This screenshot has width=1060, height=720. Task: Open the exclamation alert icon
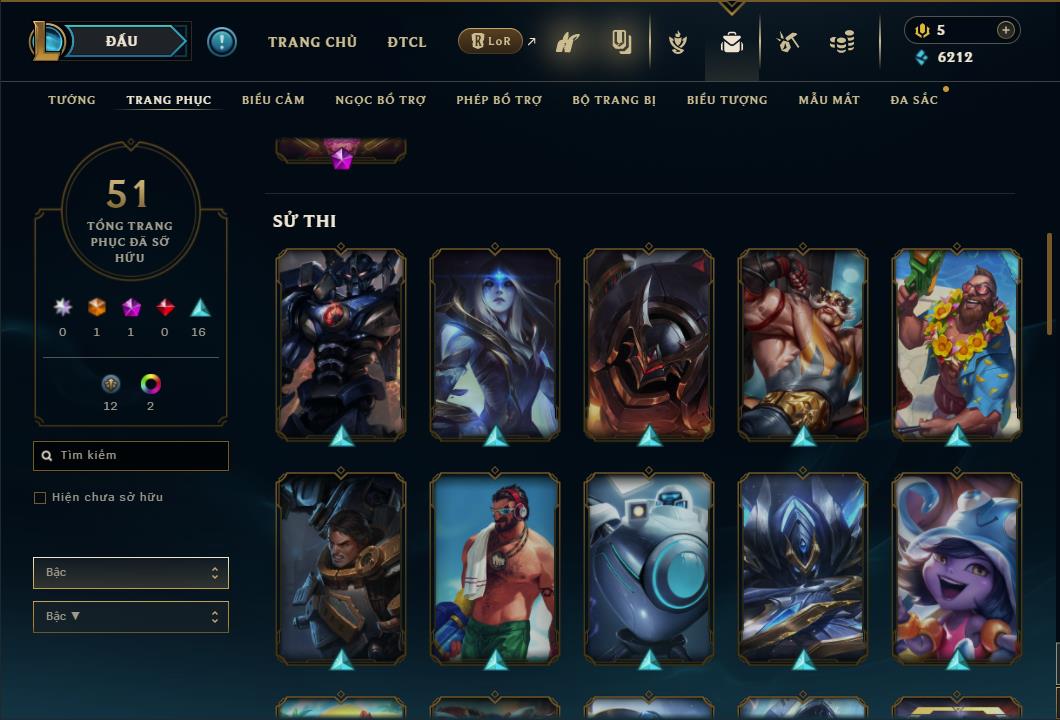[222, 42]
